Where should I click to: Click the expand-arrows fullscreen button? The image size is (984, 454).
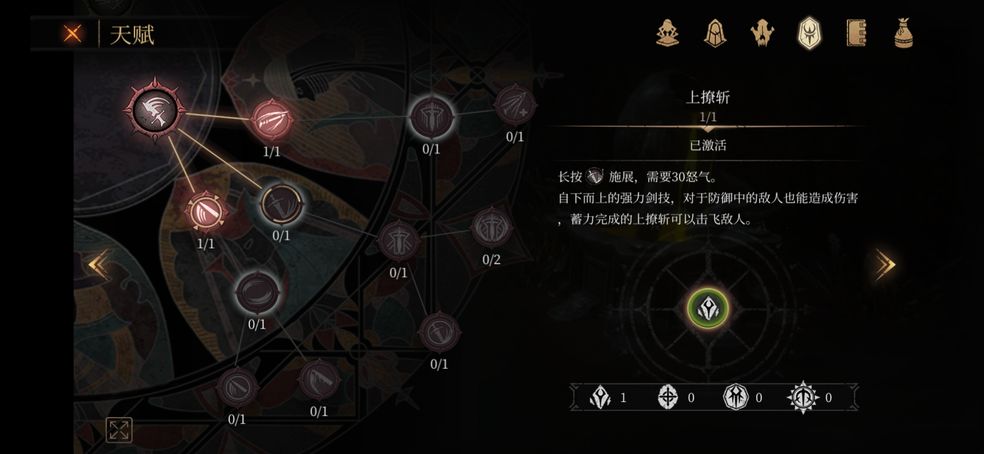(x=119, y=430)
